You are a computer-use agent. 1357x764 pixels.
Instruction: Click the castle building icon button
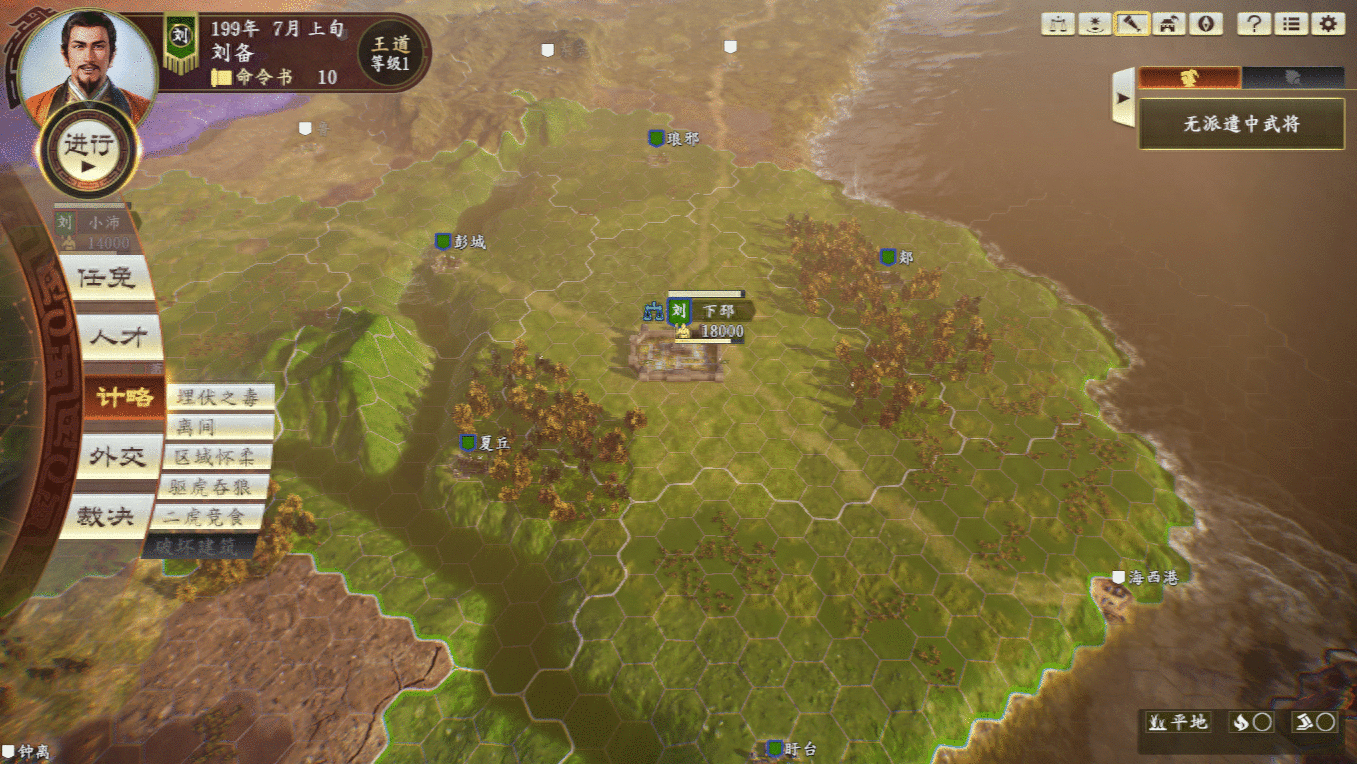tap(1168, 24)
